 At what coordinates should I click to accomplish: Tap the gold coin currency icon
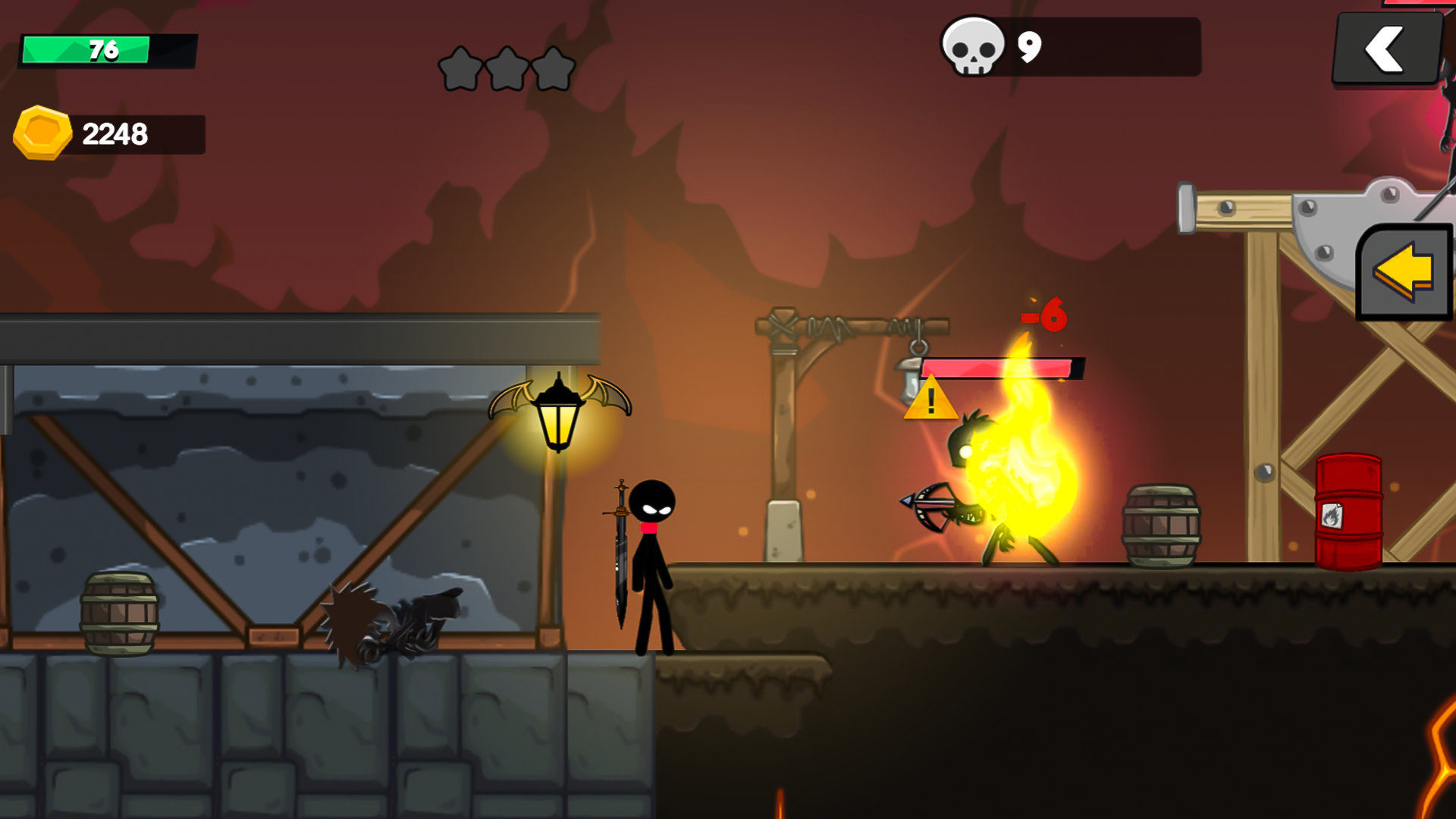click(x=42, y=133)
